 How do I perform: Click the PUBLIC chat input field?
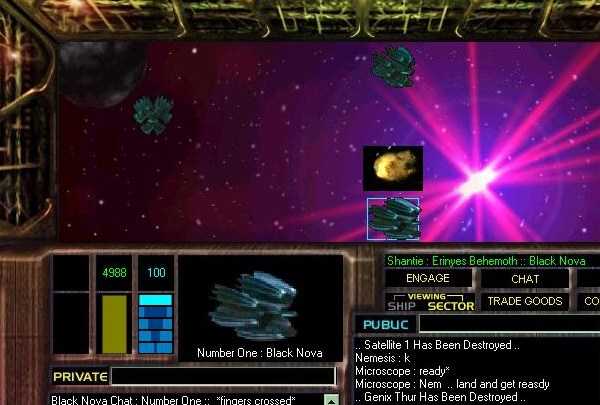tap(508, 325)
